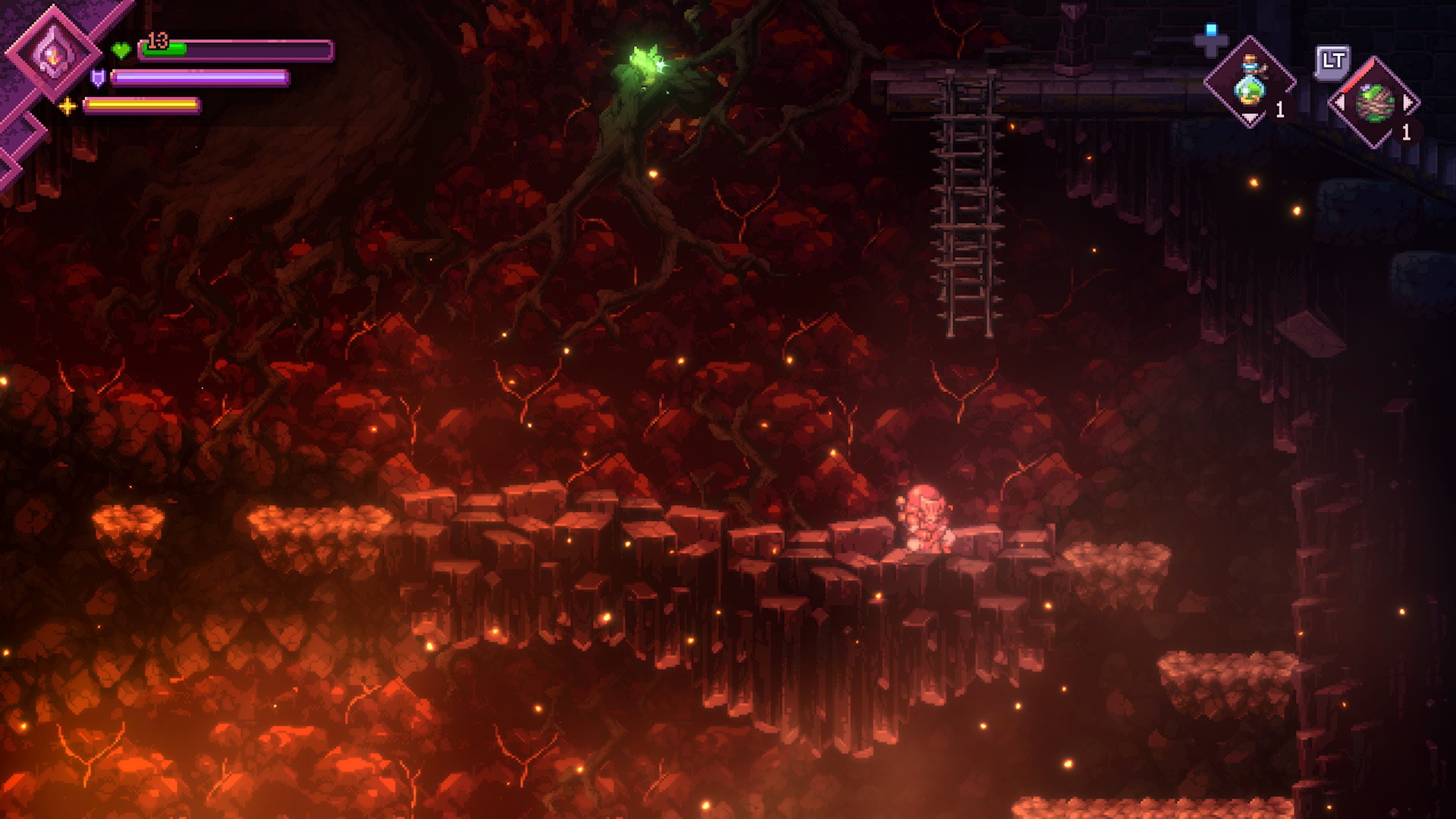Click the flame crystal character emblem
This screenshot has width=1456, height=819.
[x=53, y=52]
